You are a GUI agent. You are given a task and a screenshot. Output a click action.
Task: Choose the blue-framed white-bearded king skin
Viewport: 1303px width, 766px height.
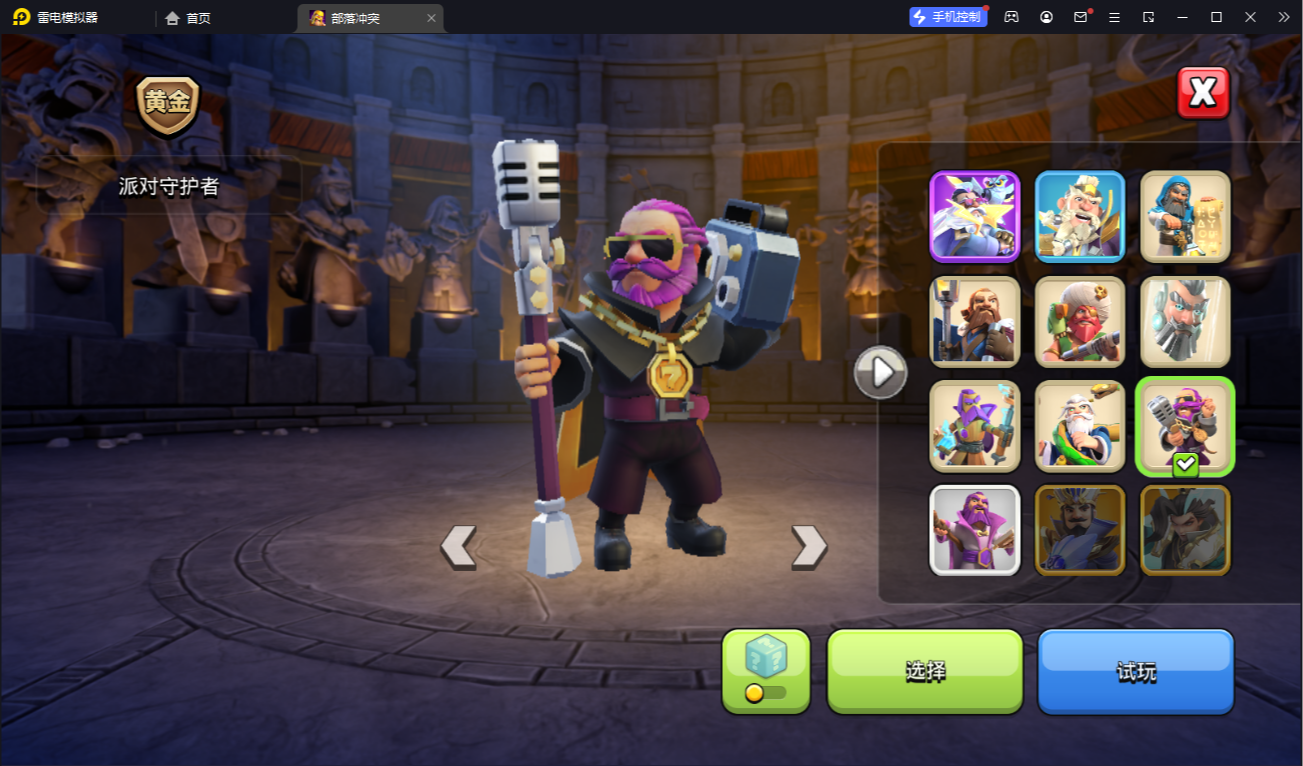click(x=1080, y=216)
